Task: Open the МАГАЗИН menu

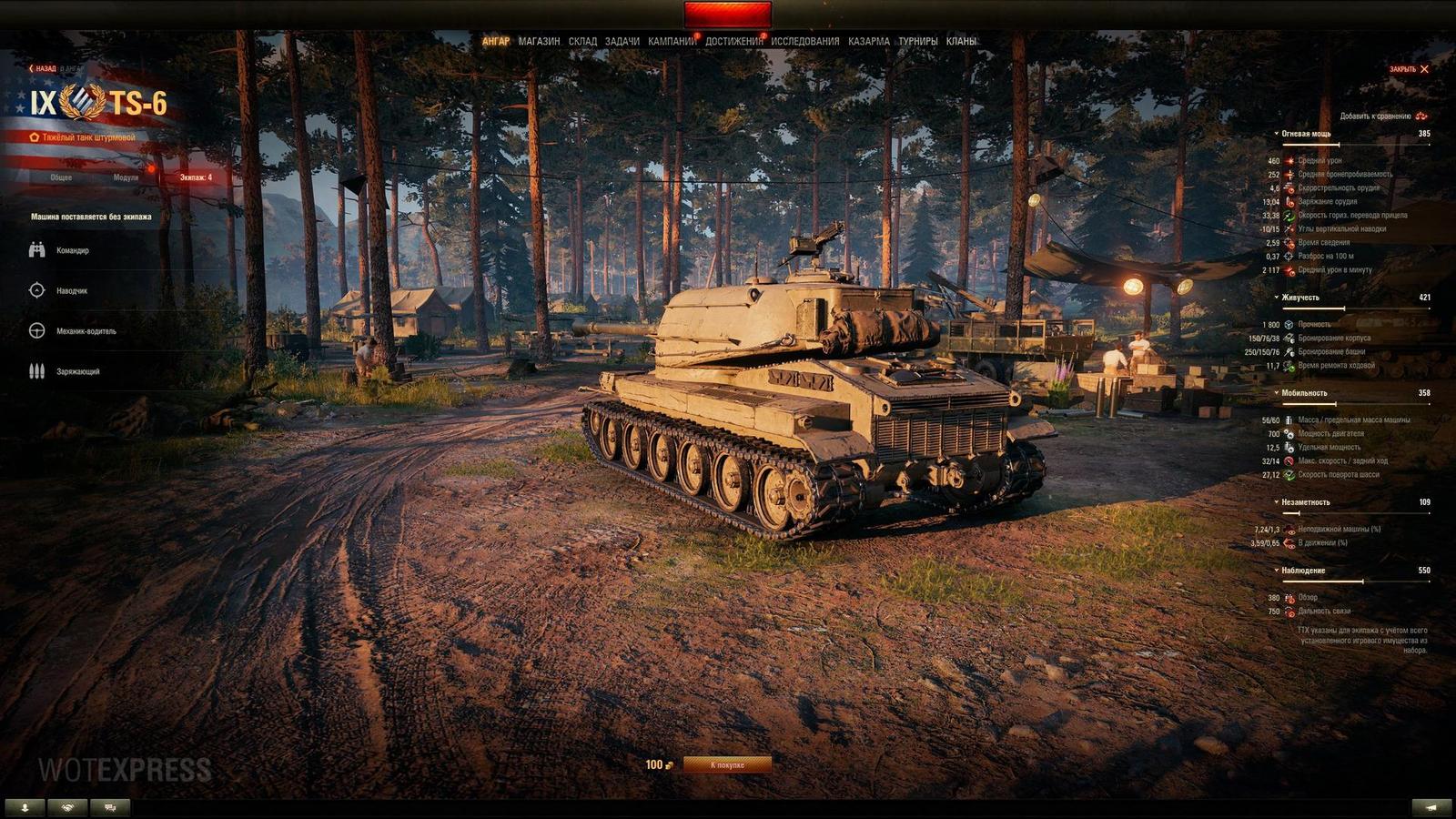Action: [541, 40]
